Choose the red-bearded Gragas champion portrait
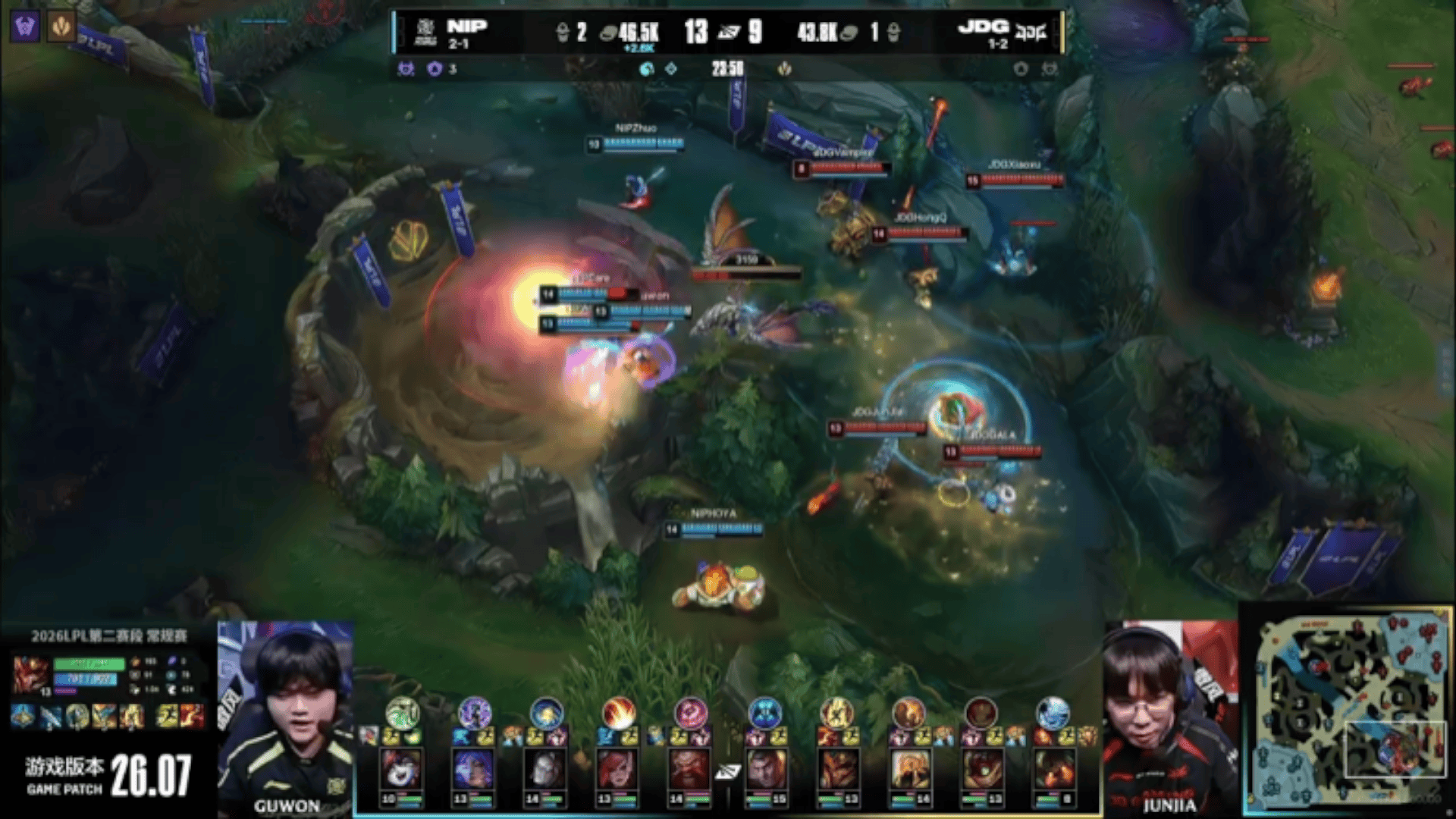 [689, 770]
